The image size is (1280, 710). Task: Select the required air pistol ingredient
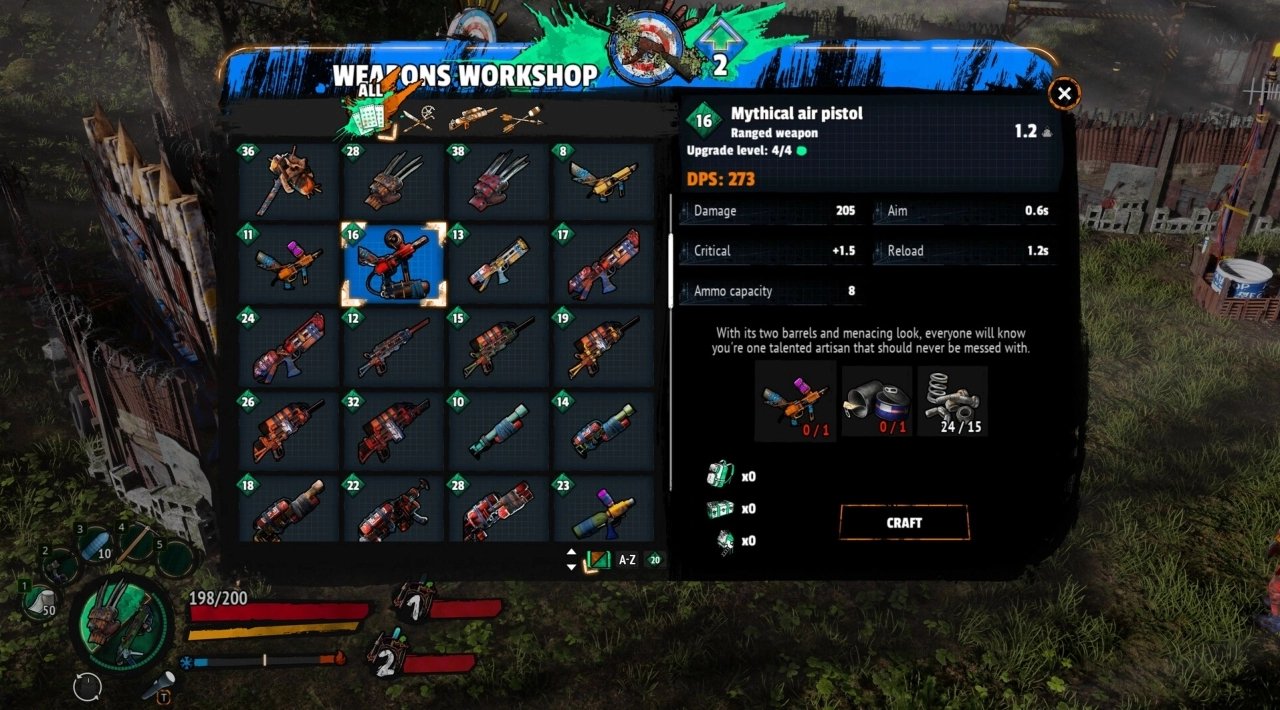point(794,402)
